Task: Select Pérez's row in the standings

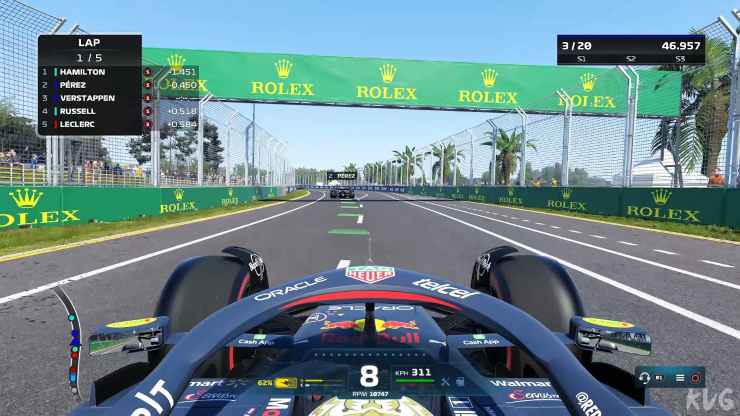Action: pos(88,85)
